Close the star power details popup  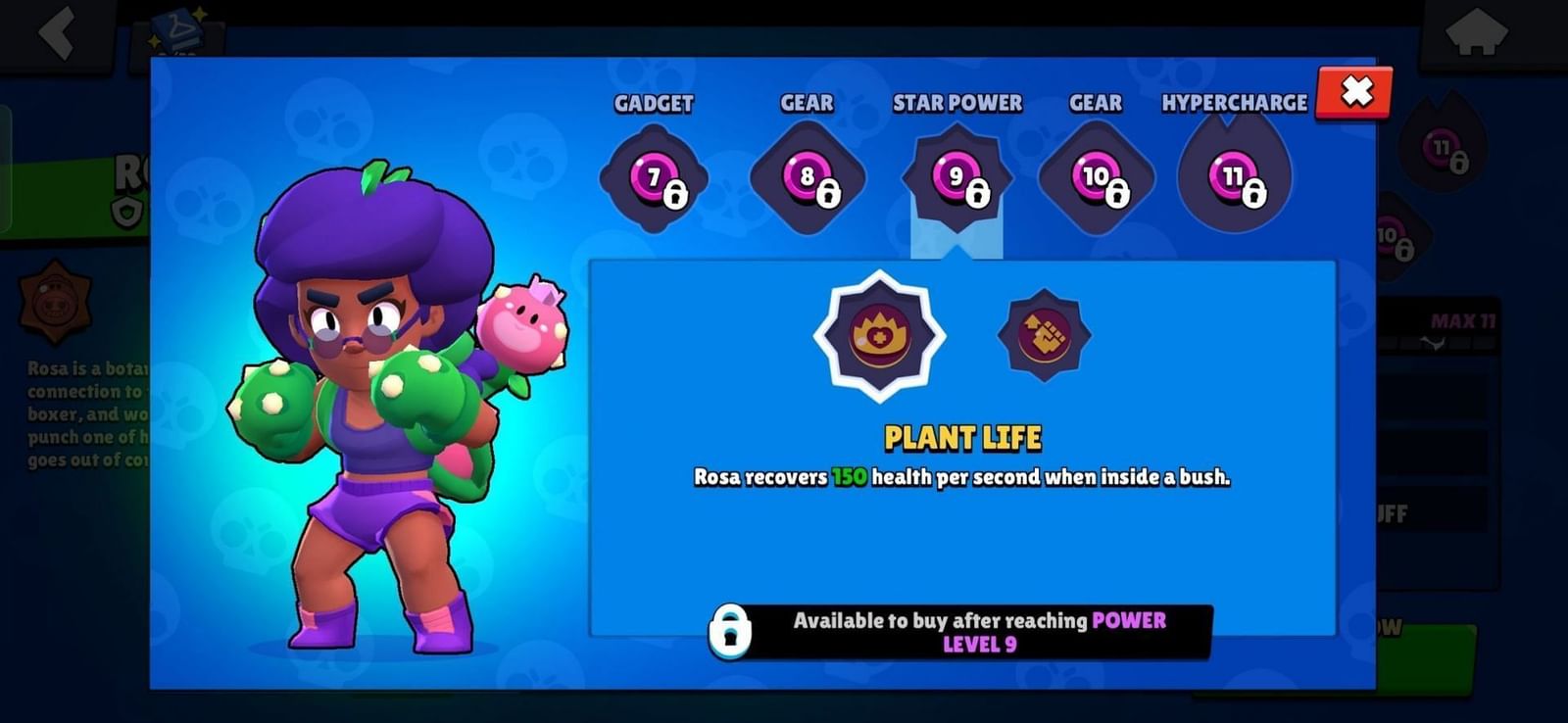point(1354,94)
